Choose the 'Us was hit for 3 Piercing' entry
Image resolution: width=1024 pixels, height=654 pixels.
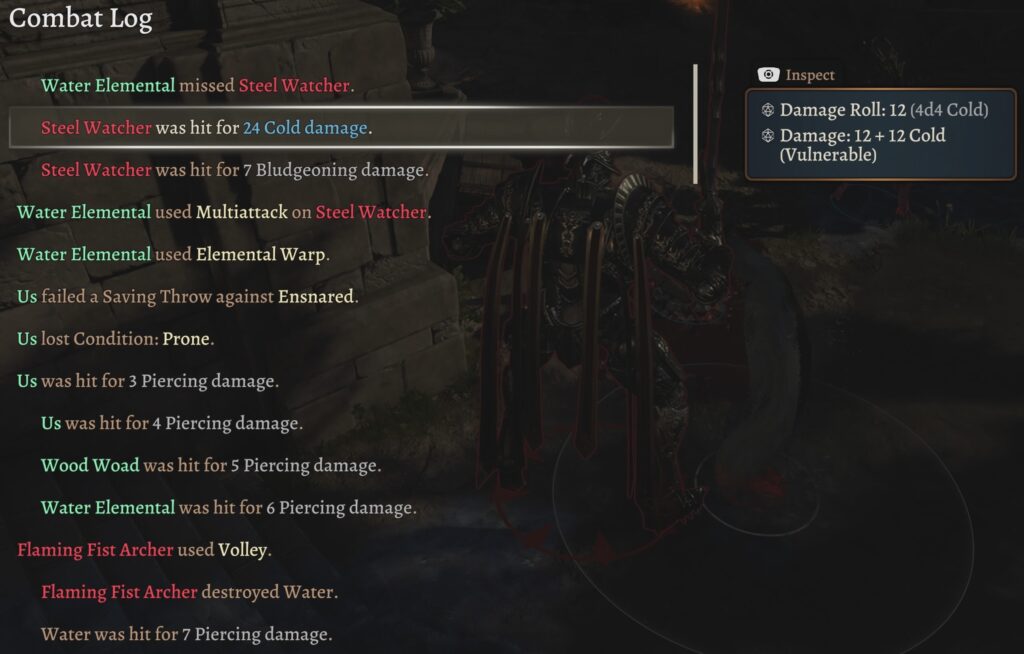coord(148,381)
